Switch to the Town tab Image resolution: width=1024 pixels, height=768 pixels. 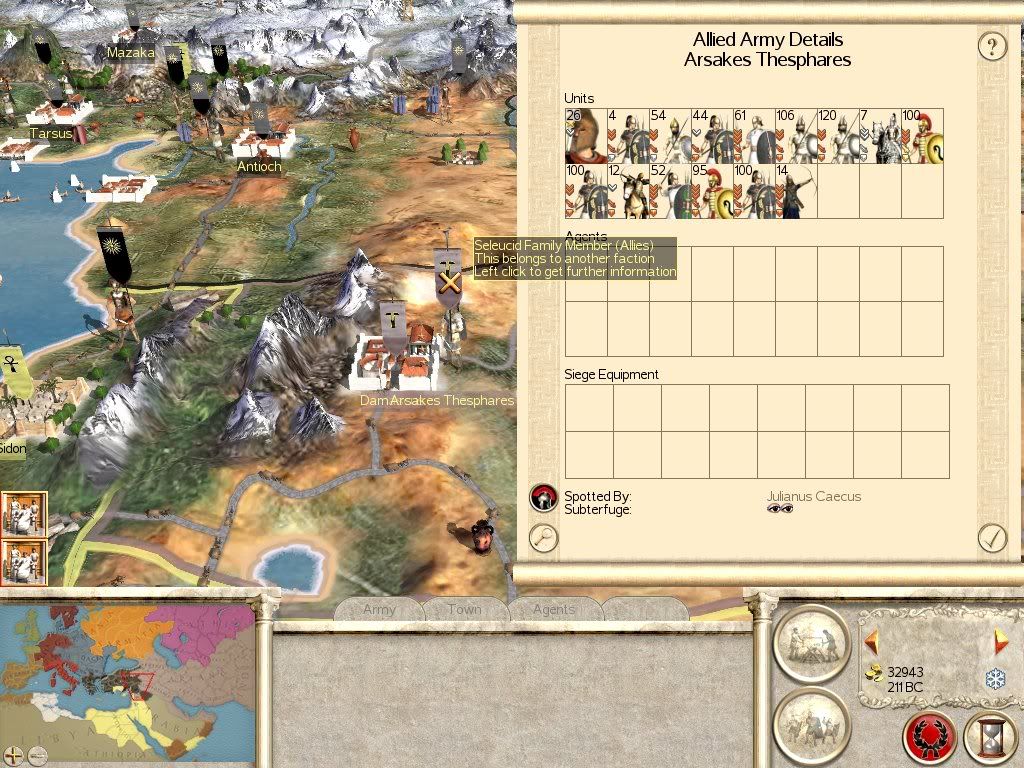click(464, 609)
